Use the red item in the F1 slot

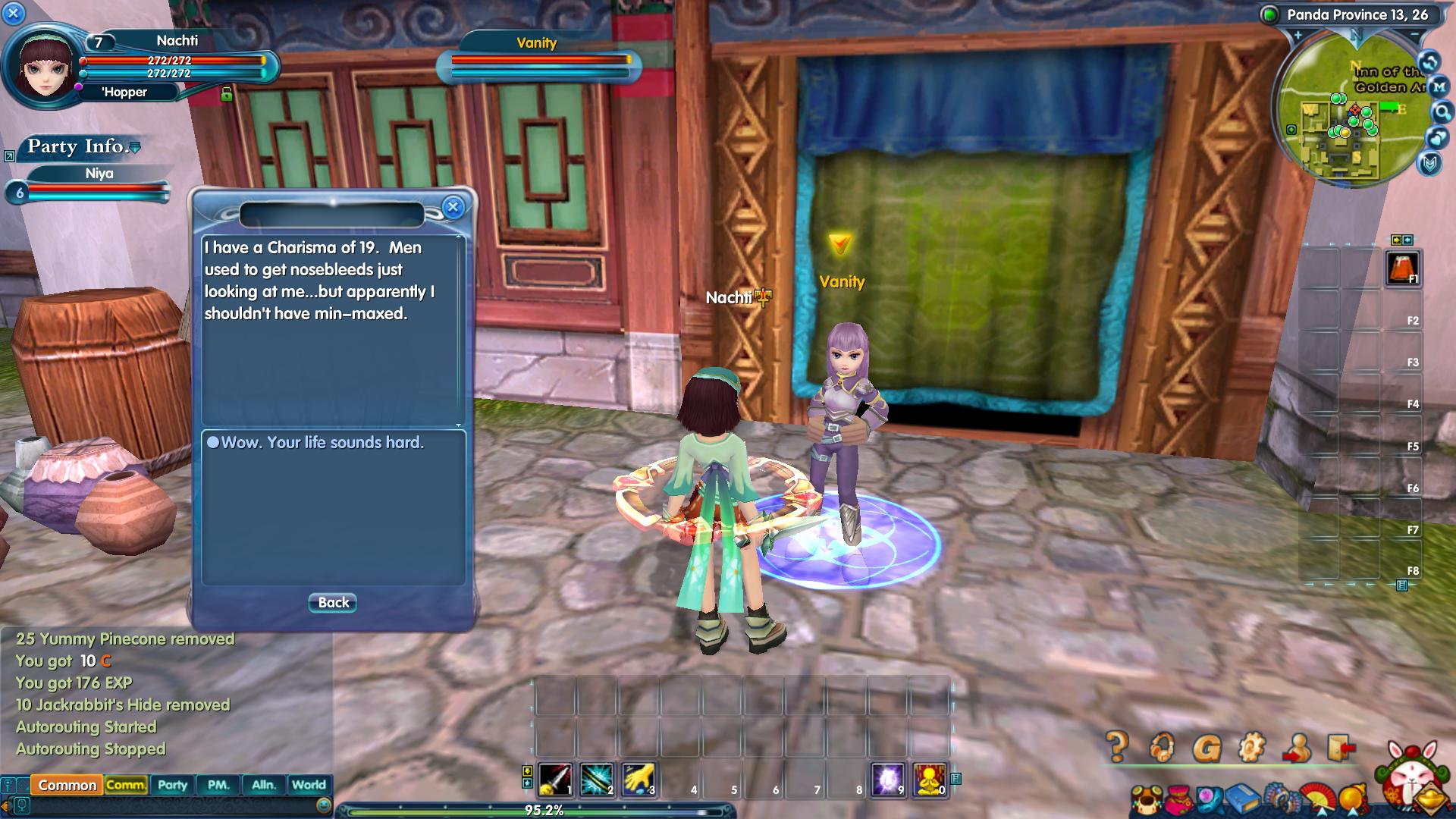[x=1401, y=268]
